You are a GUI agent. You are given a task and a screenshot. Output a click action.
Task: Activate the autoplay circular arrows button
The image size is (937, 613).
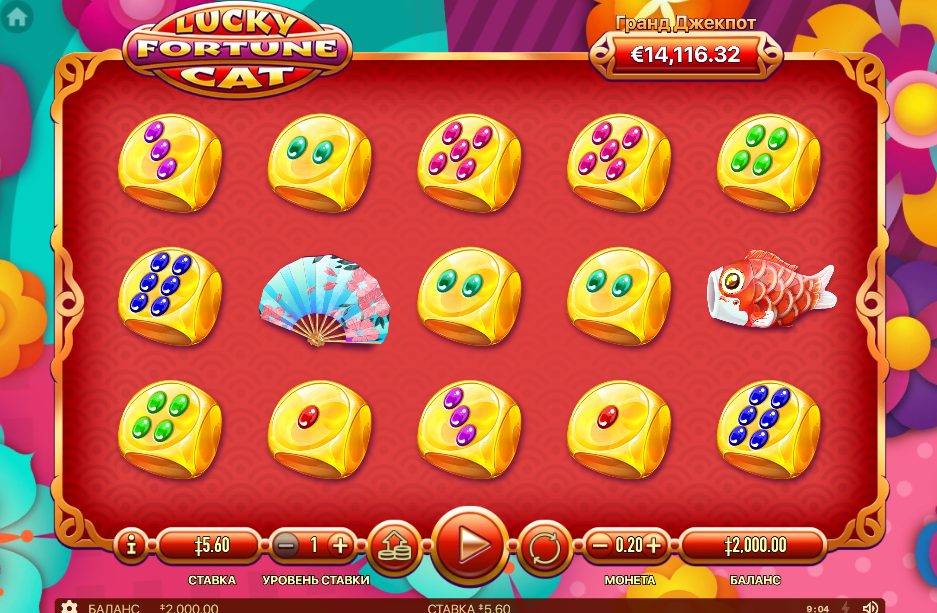tap(545, 547)
